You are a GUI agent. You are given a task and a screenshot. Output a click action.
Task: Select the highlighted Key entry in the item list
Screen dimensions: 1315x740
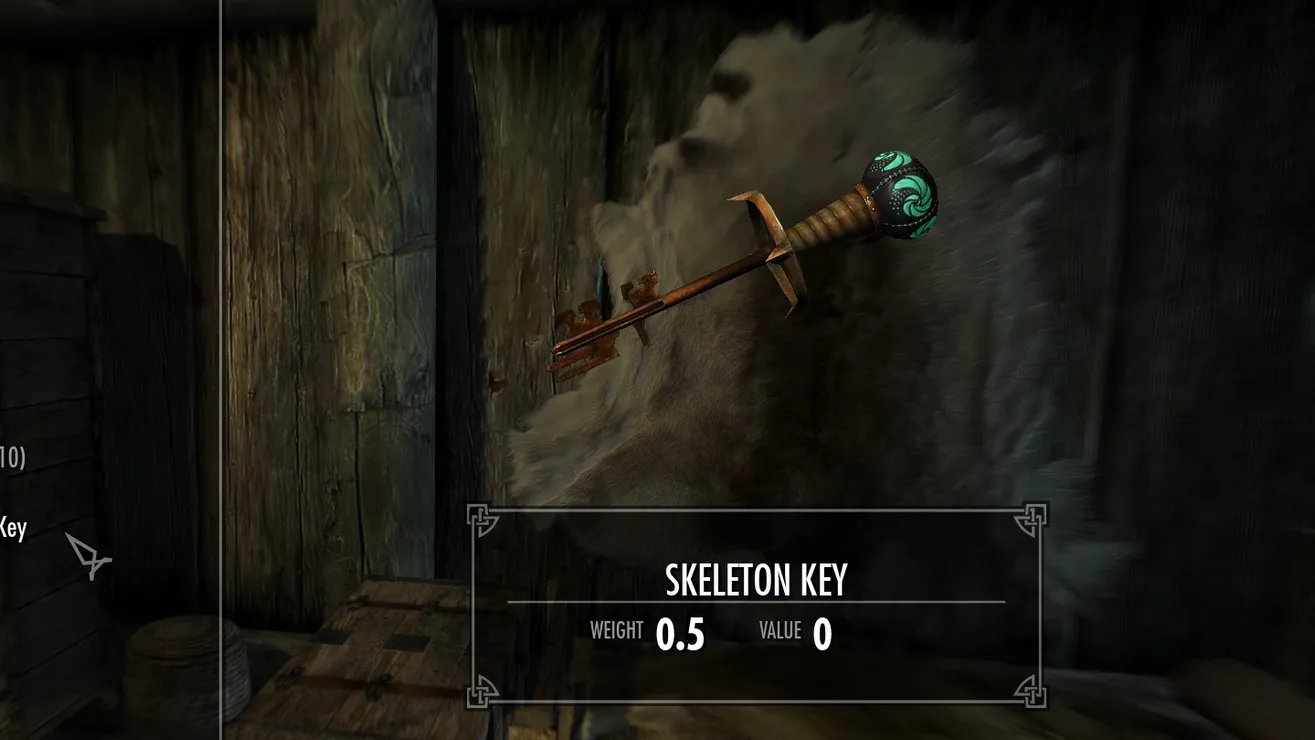pyautogui.click(x=13, y=527)
